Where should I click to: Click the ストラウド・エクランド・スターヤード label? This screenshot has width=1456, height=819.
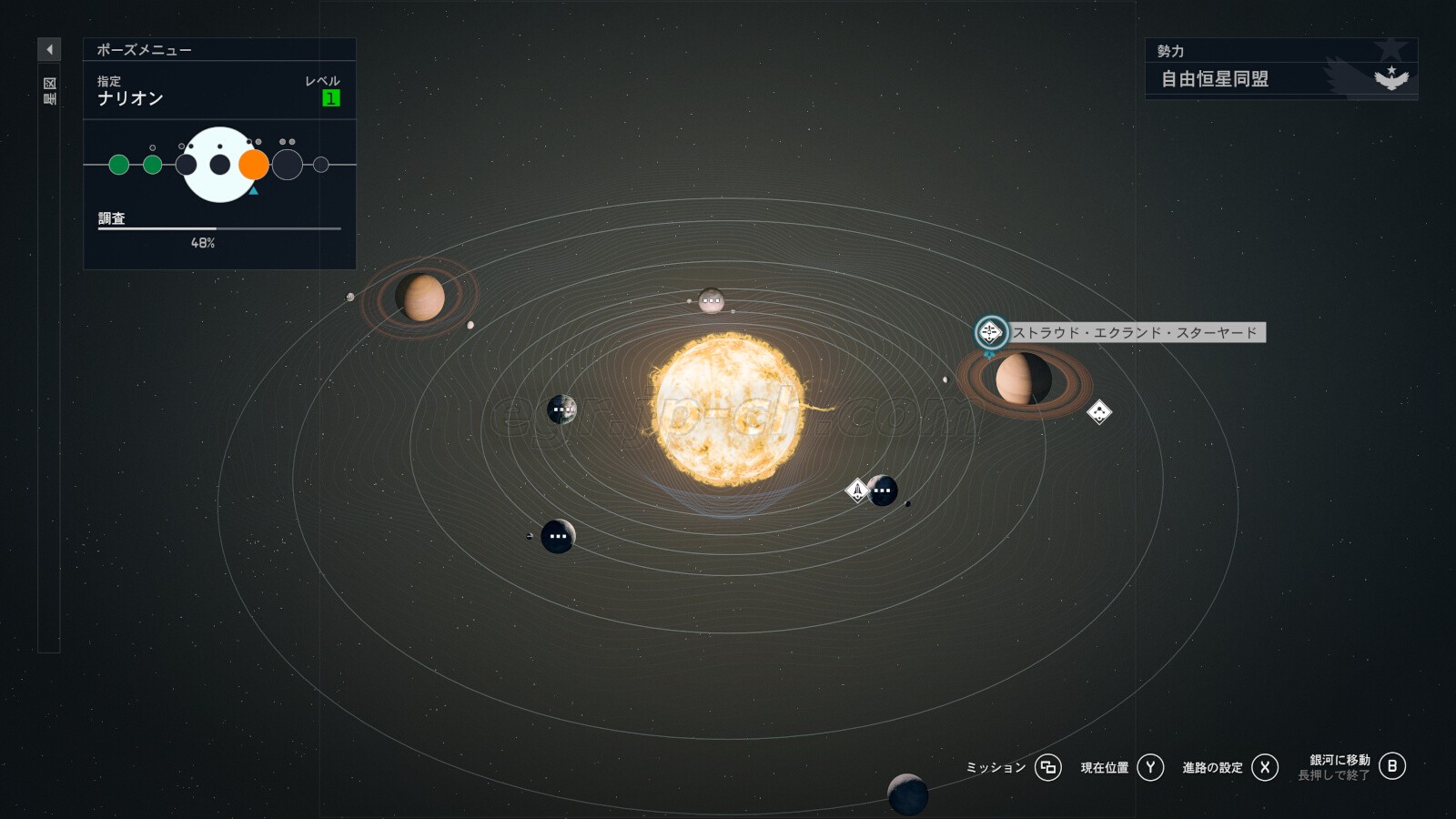click(1135, 333)
